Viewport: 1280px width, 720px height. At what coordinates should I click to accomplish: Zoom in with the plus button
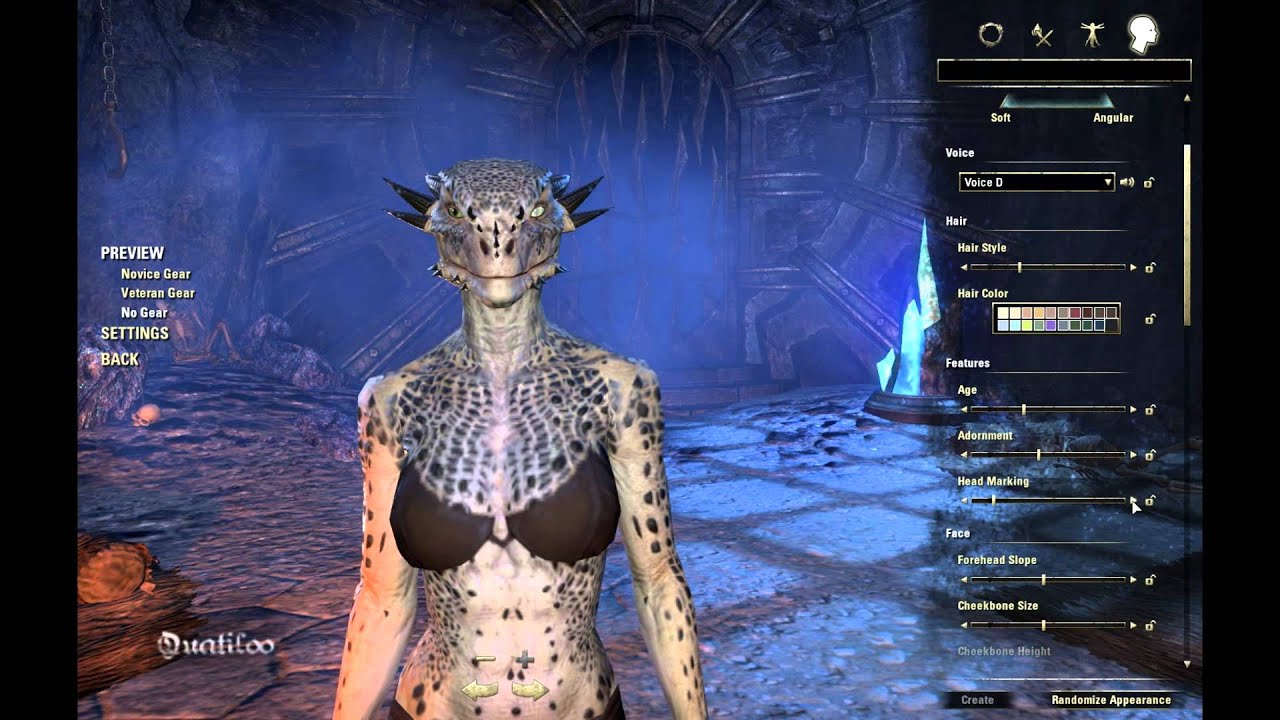pyautogui.click(x=524, y=659)
